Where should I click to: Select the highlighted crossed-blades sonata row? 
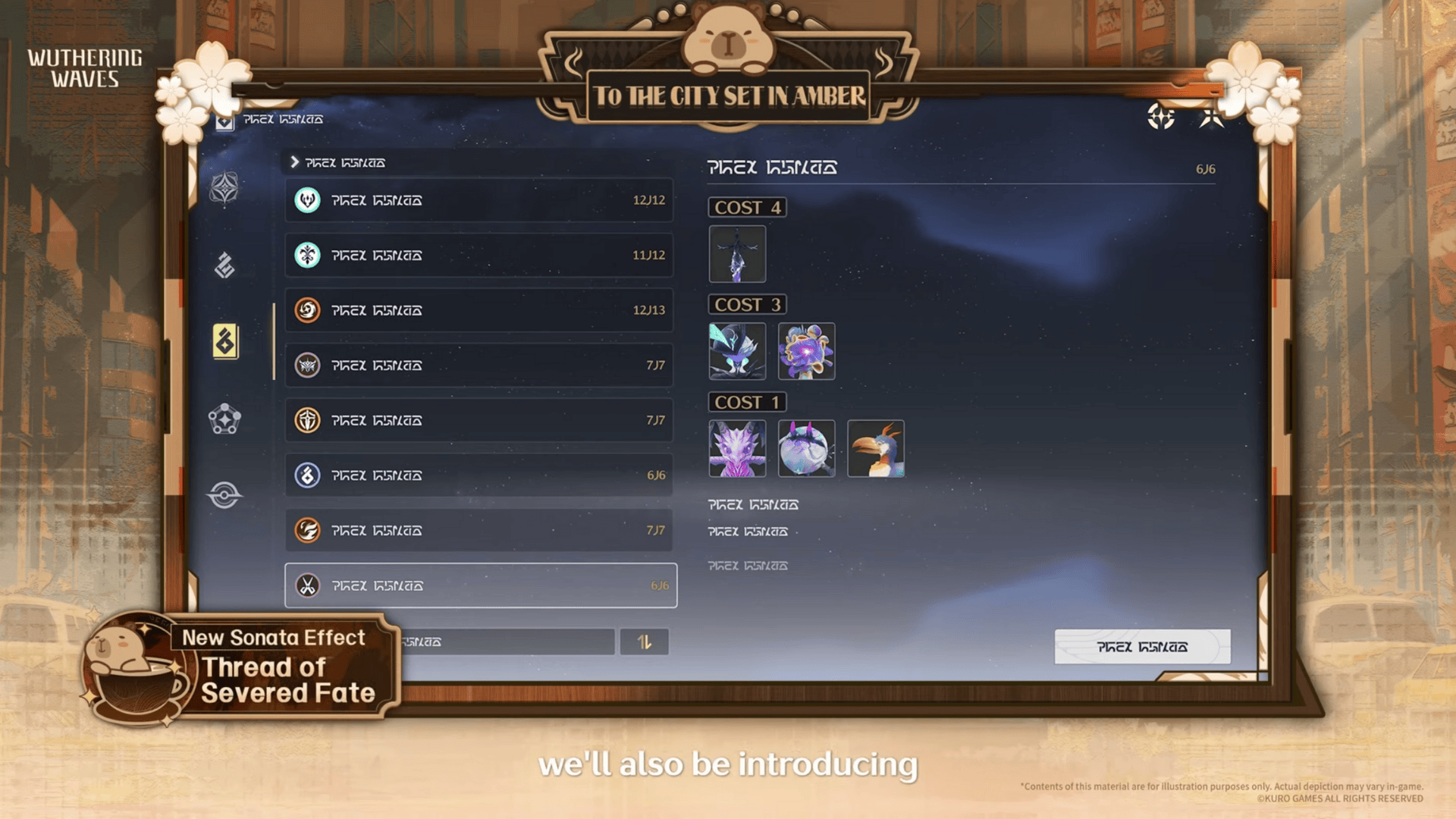point(480,585)
